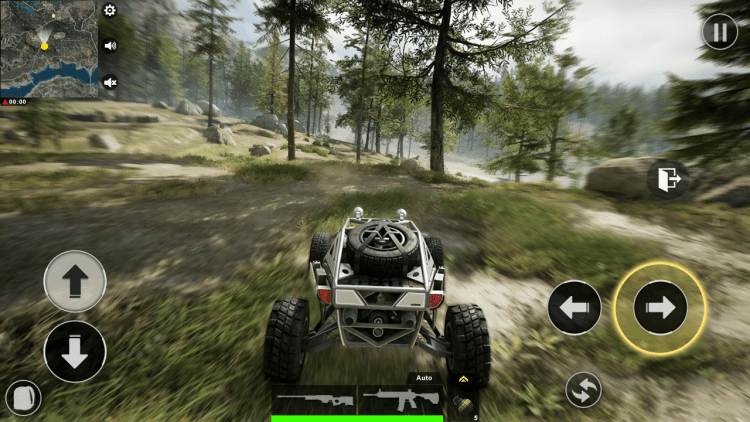This screenshot has height=422, width=750.
Task: Open the settings gear icon
Action: point(109,11)
